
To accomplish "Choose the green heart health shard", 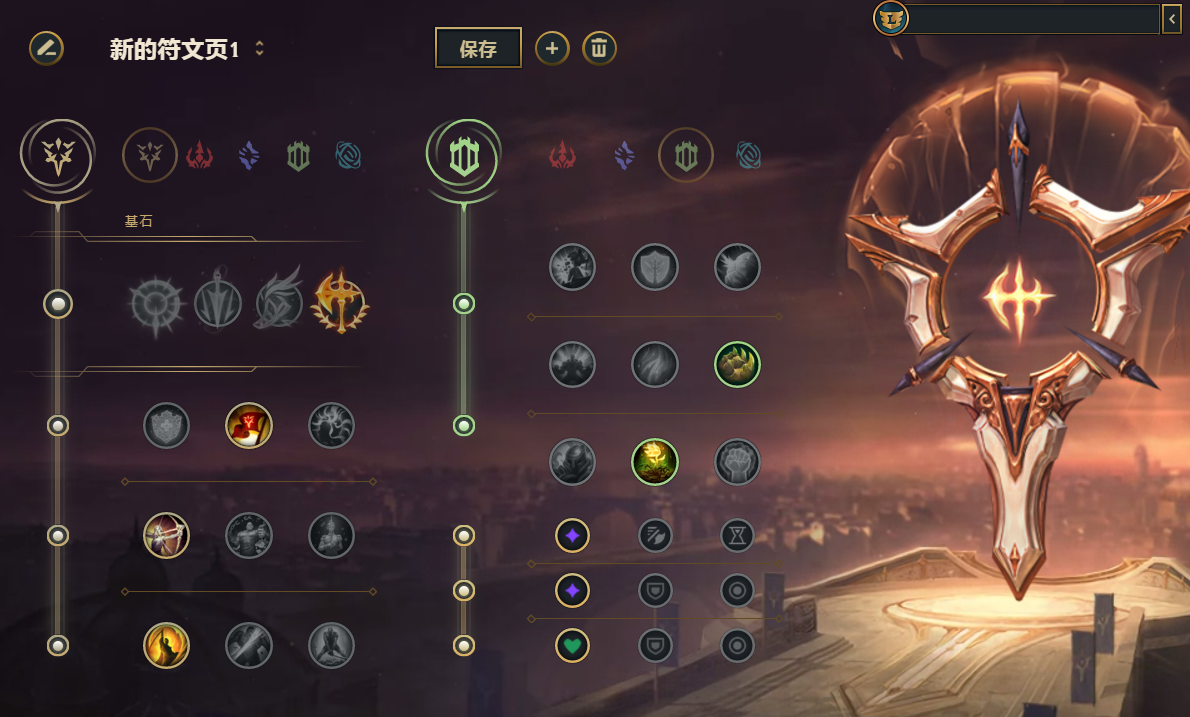I will 573,645.
